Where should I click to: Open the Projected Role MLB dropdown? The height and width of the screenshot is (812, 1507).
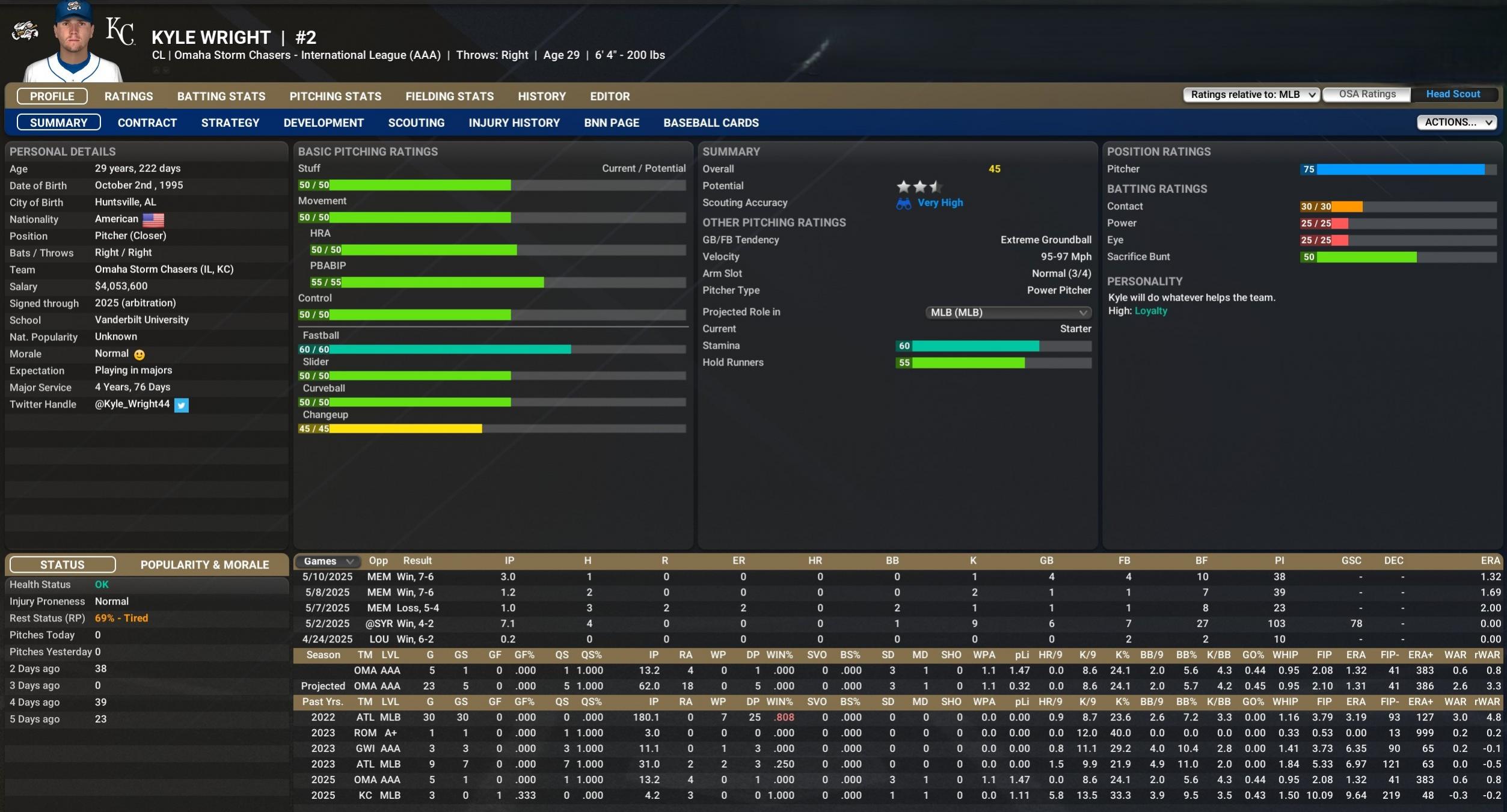[1007, 313]
